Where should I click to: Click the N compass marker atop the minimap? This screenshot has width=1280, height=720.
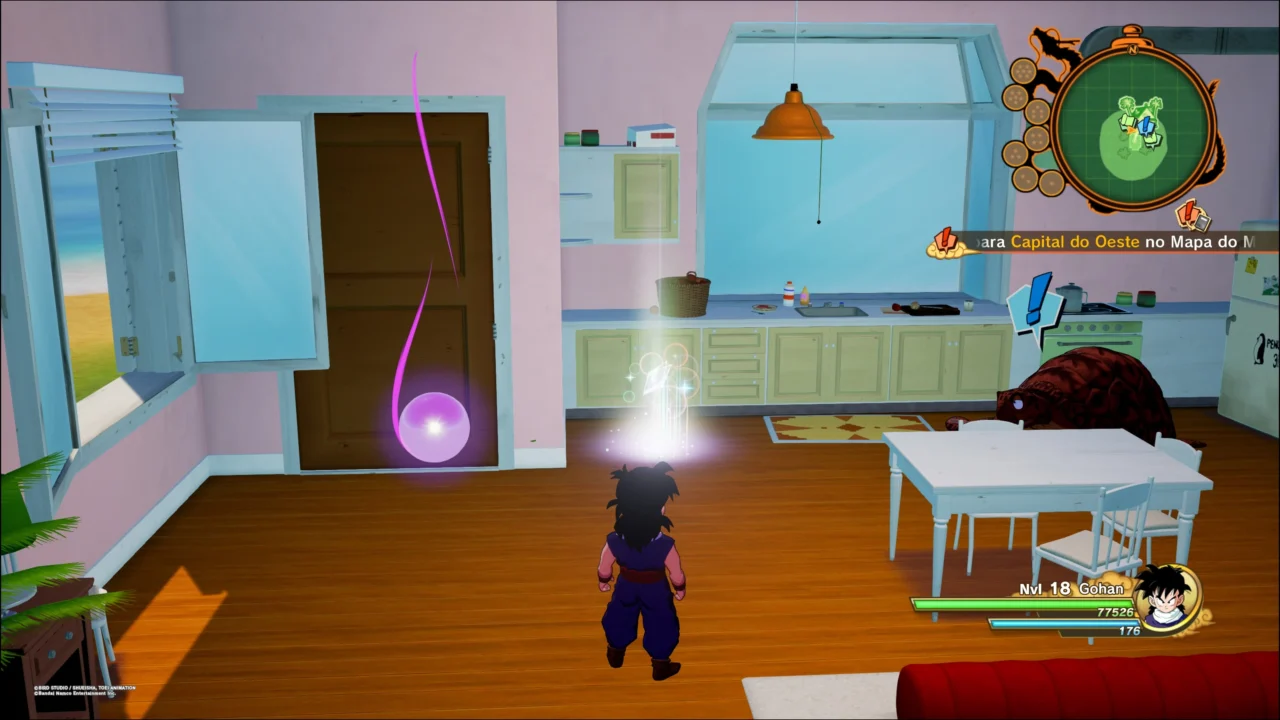click(x=1134, y=49)
